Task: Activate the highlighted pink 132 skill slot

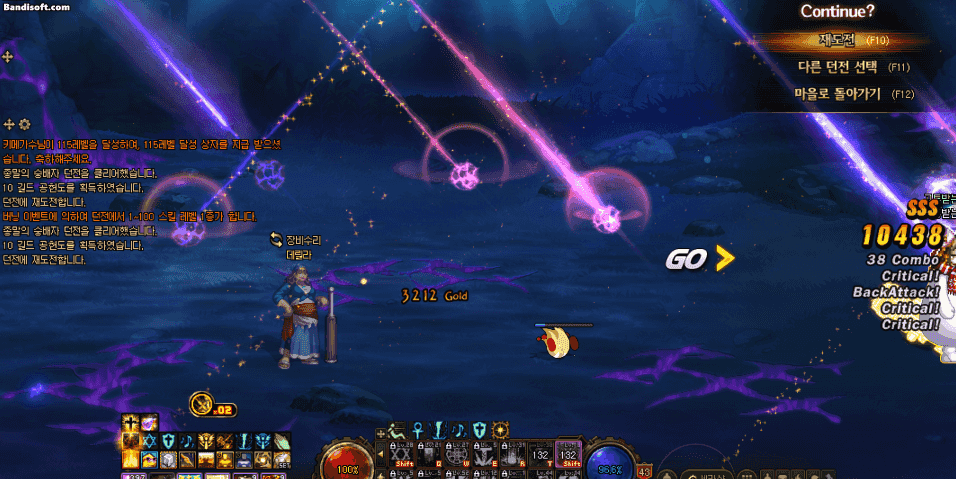Action: click(x=568, y=453)
